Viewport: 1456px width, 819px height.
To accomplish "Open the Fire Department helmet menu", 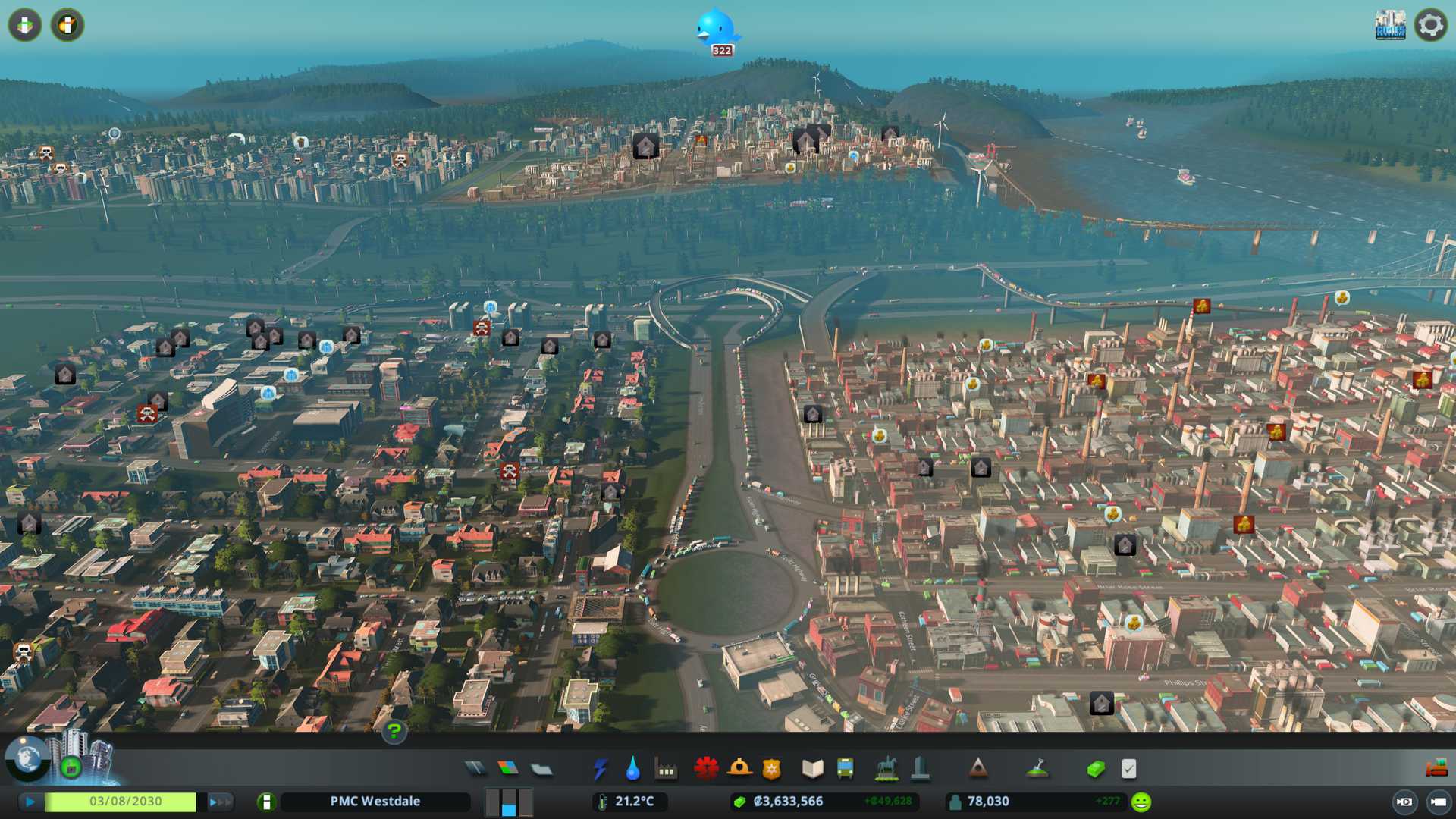I will (x=739, y=769).
